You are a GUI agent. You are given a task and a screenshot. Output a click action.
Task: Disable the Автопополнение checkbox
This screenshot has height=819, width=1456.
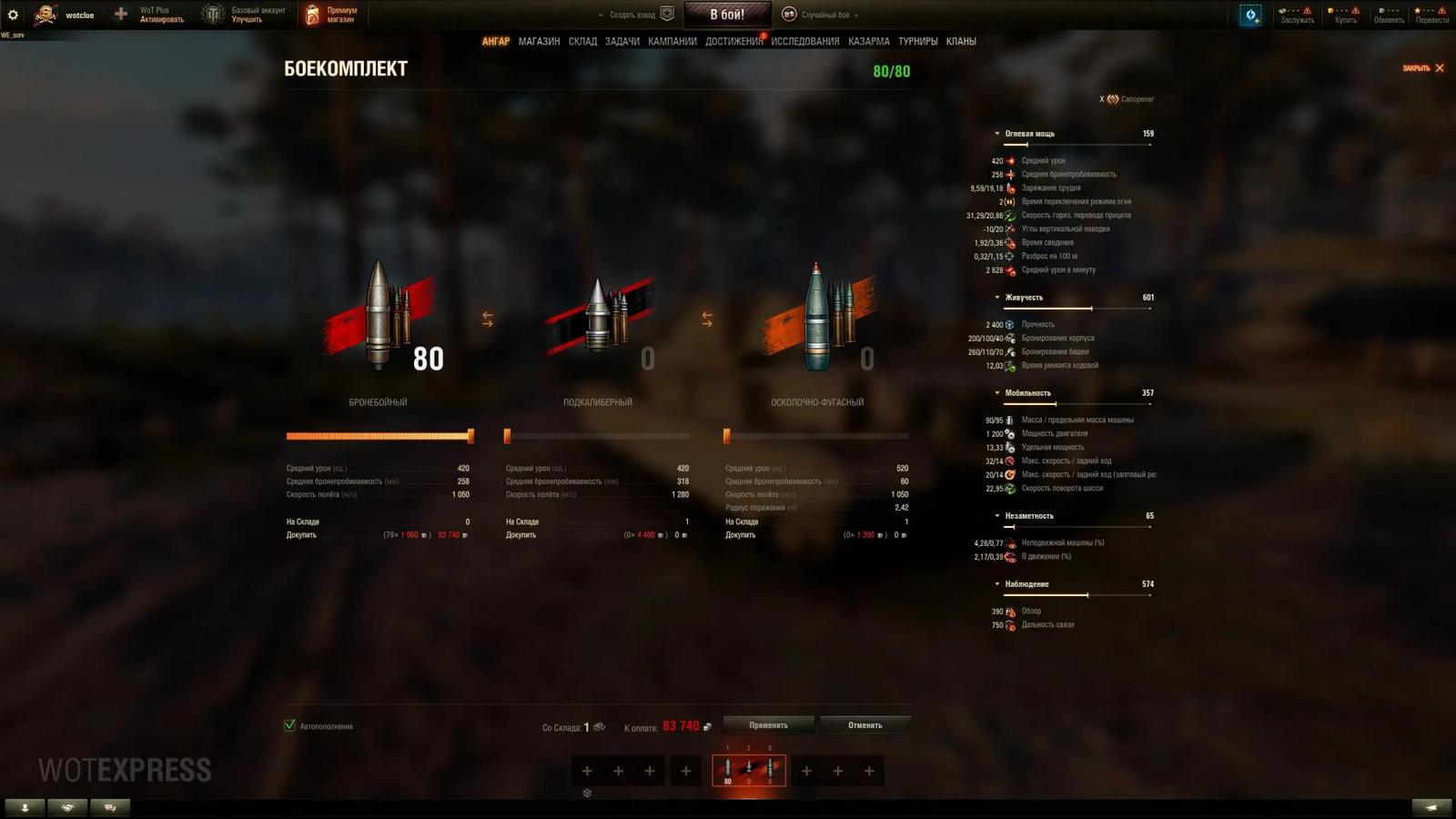tap(289, 726)
